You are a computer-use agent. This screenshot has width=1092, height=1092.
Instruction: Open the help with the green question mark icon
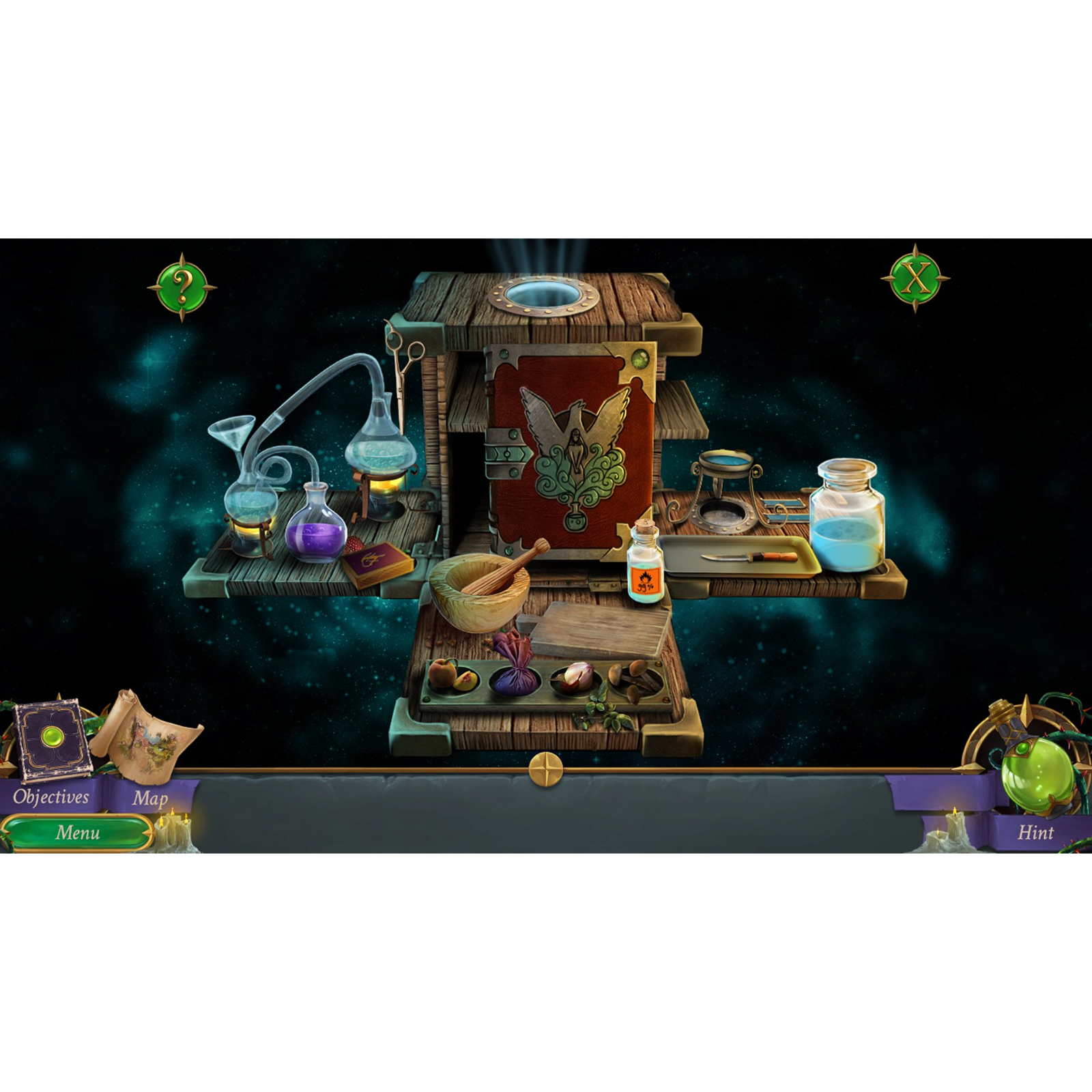click(x=182, y=289)
